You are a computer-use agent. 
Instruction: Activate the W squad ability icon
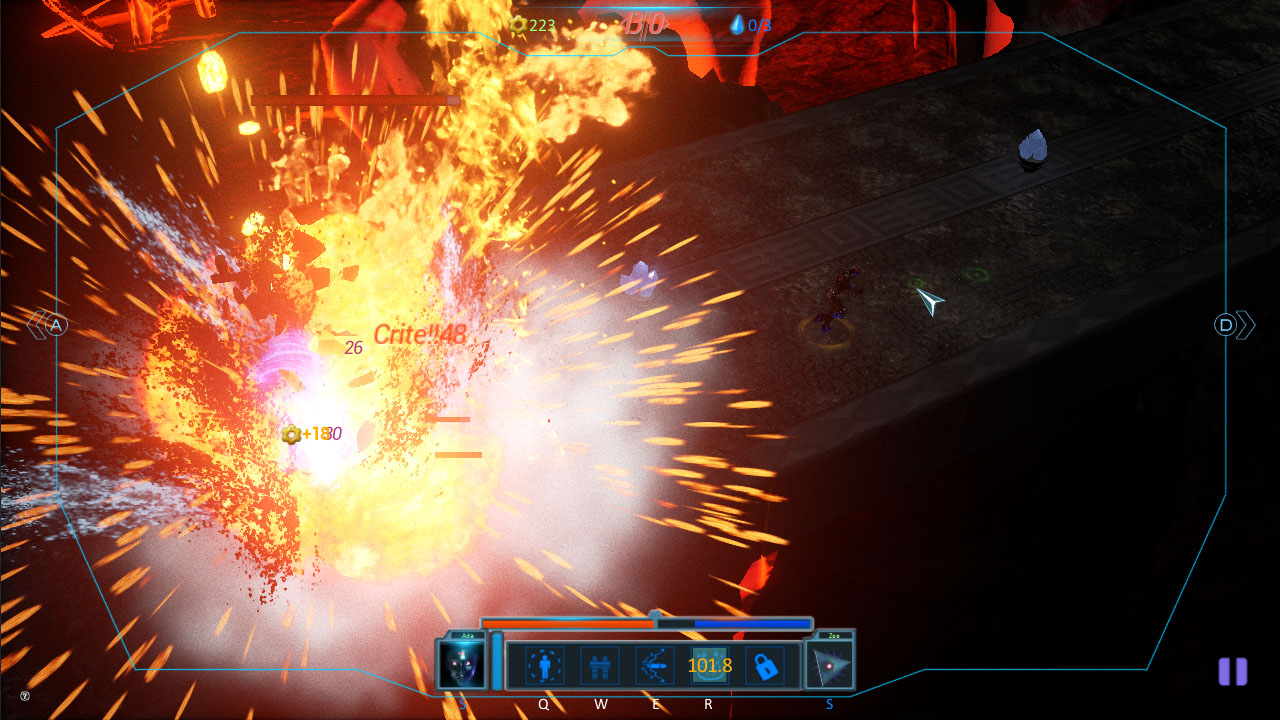pos(600,666)
